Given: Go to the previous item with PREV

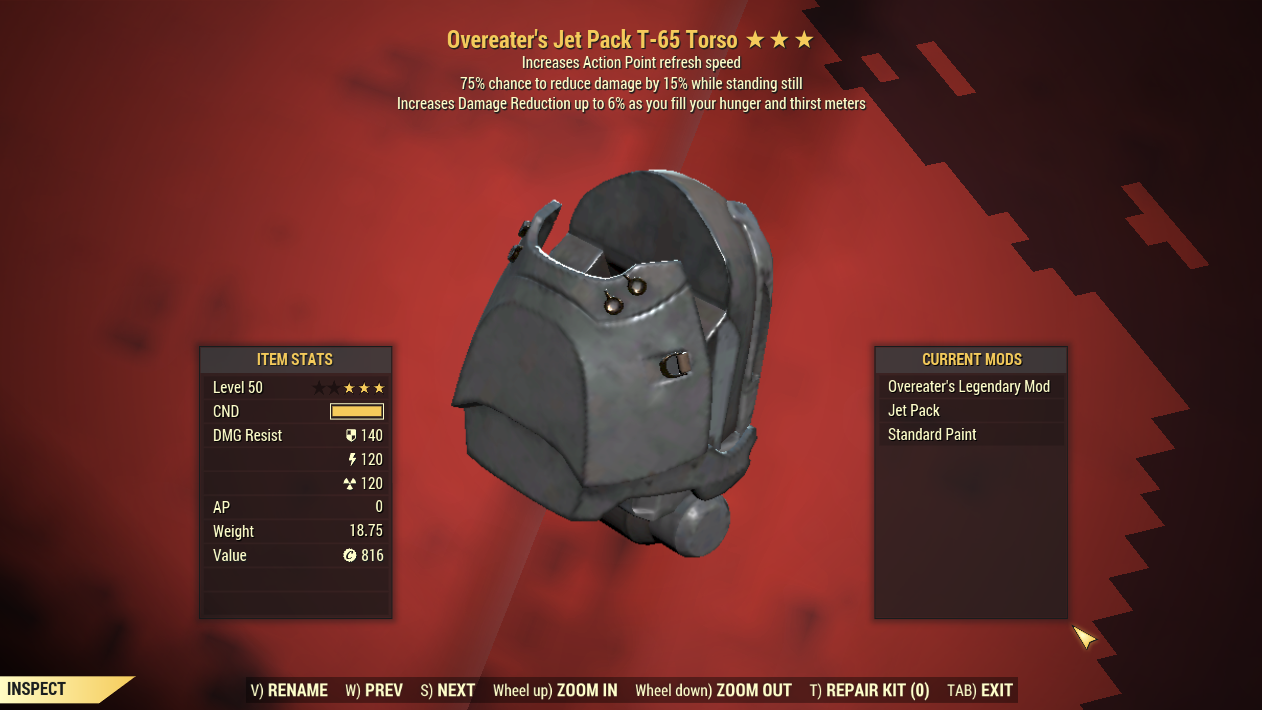Looking at the screenshot, I should [374, 690].
